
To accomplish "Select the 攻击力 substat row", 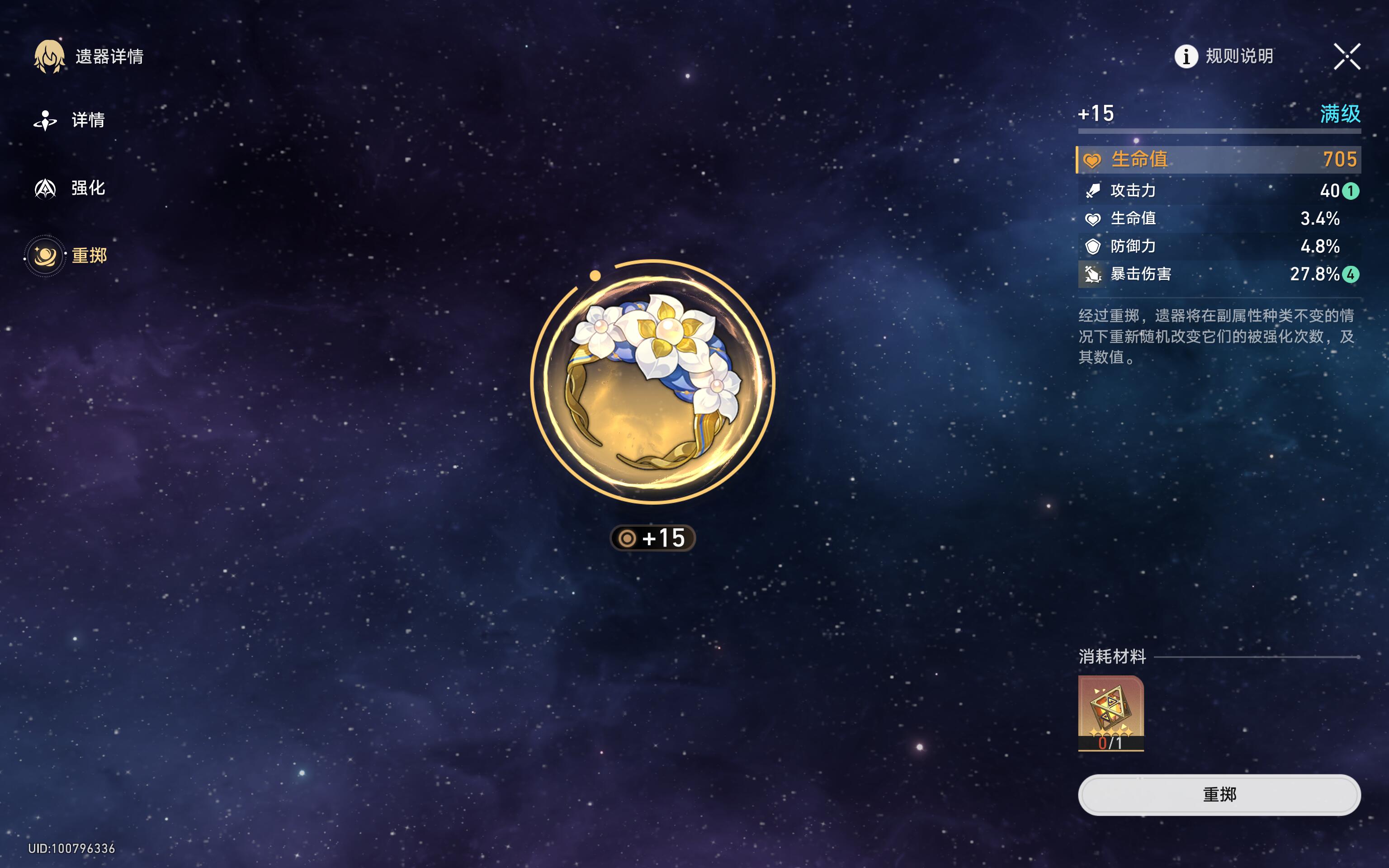I will tap(1219, 191).
